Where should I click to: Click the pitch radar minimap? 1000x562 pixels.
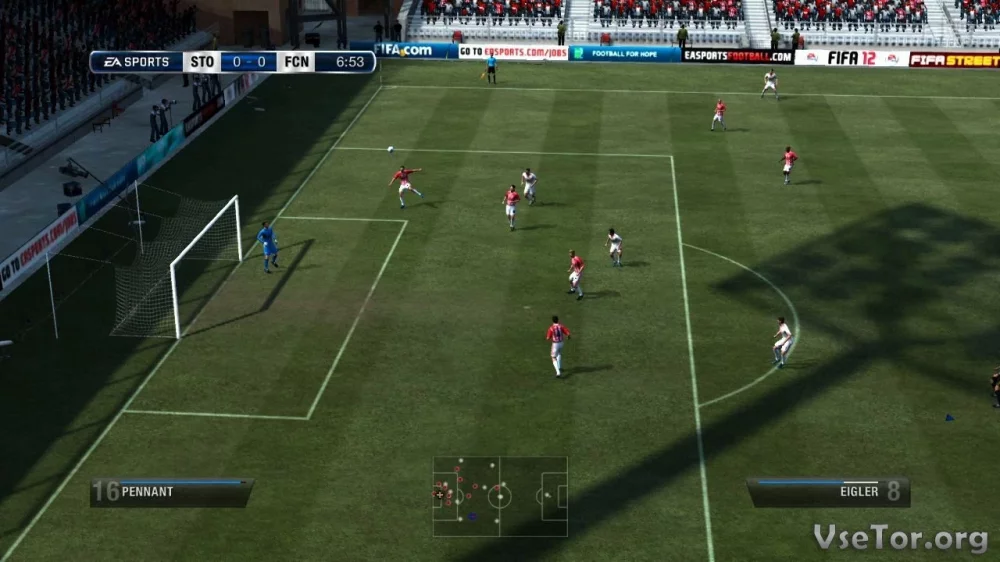[x=500, y=496]
